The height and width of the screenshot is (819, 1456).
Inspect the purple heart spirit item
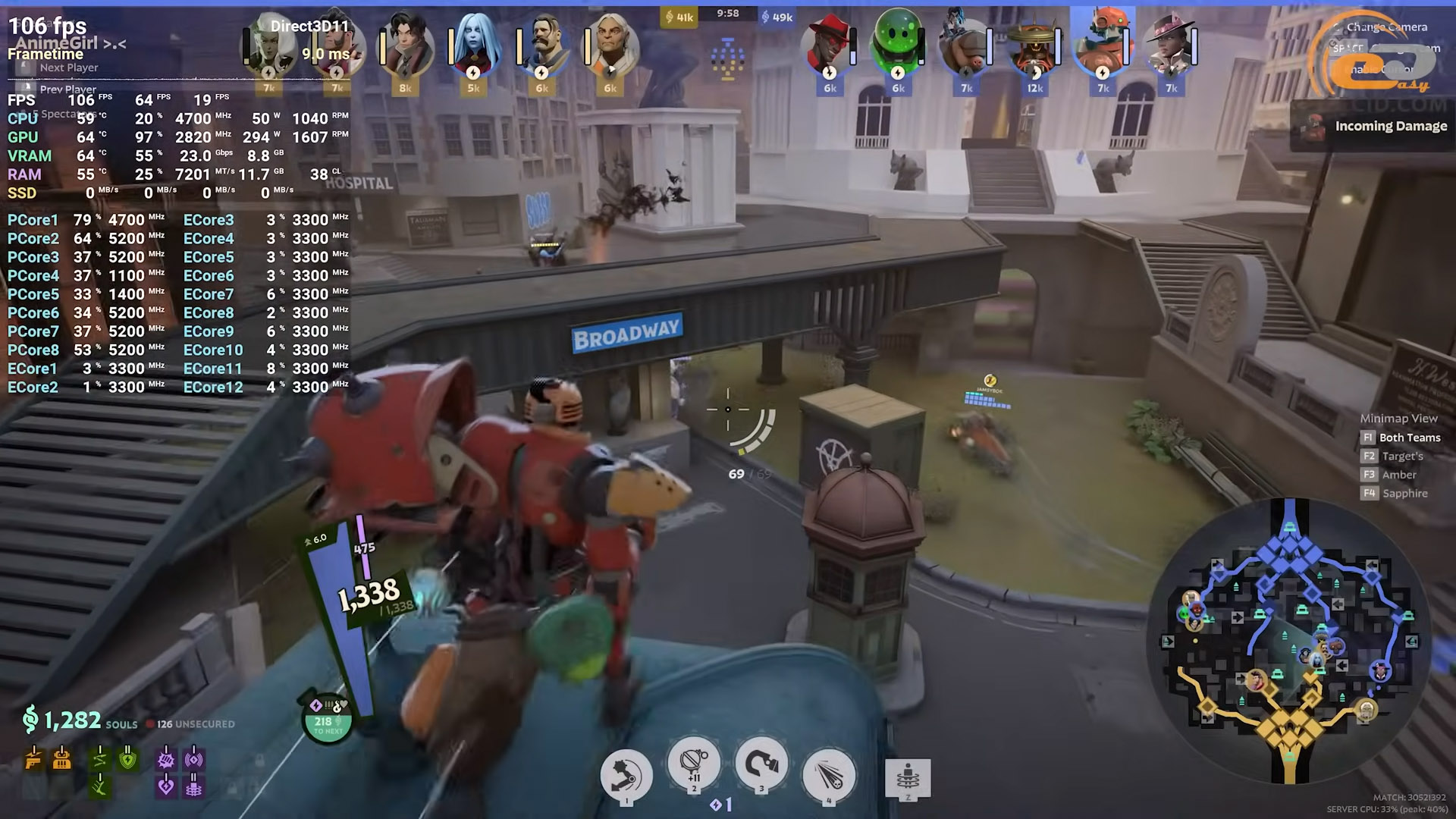[166, 787]
